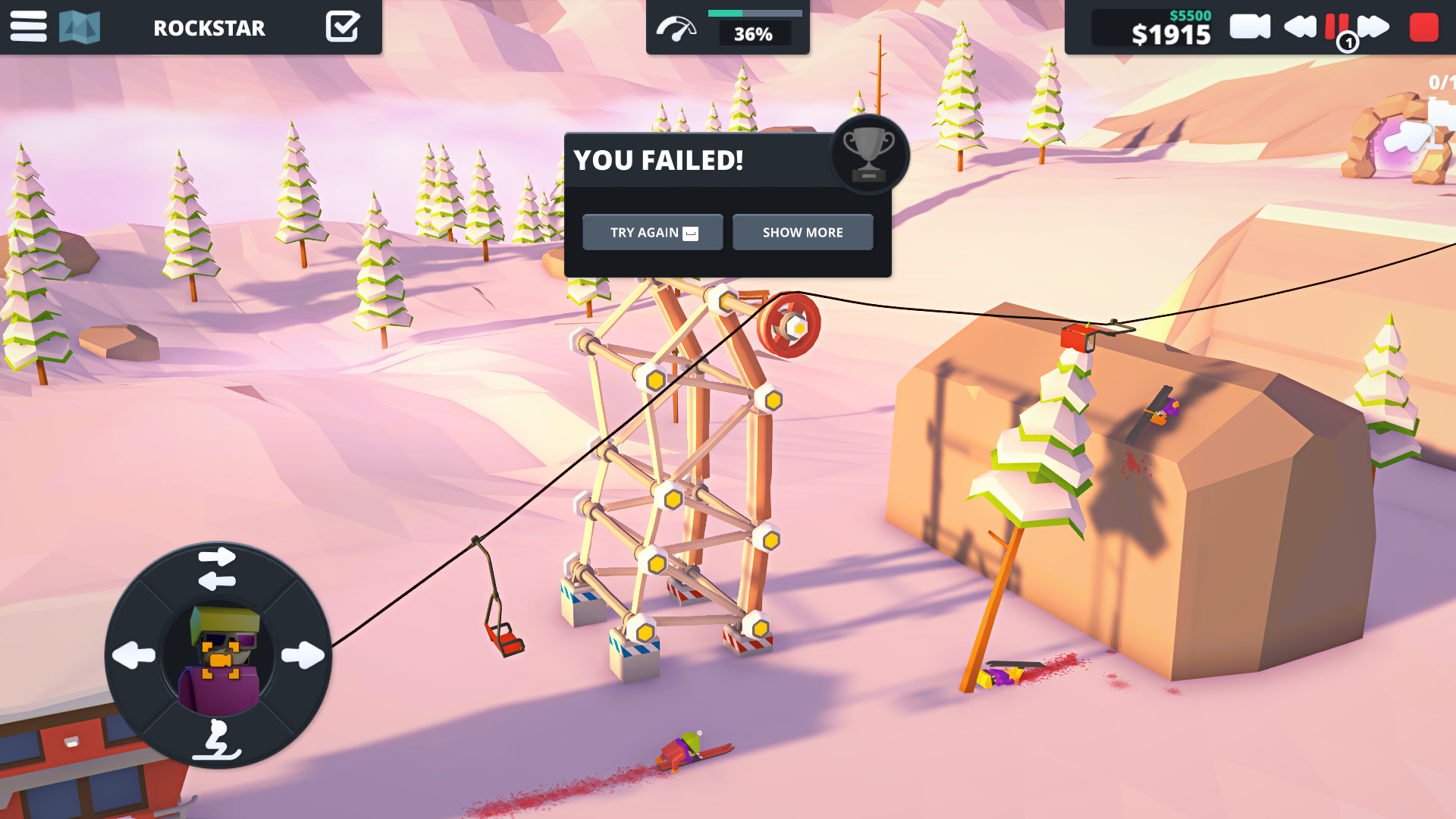Open the hamburger menu

(x=27, y=27)
